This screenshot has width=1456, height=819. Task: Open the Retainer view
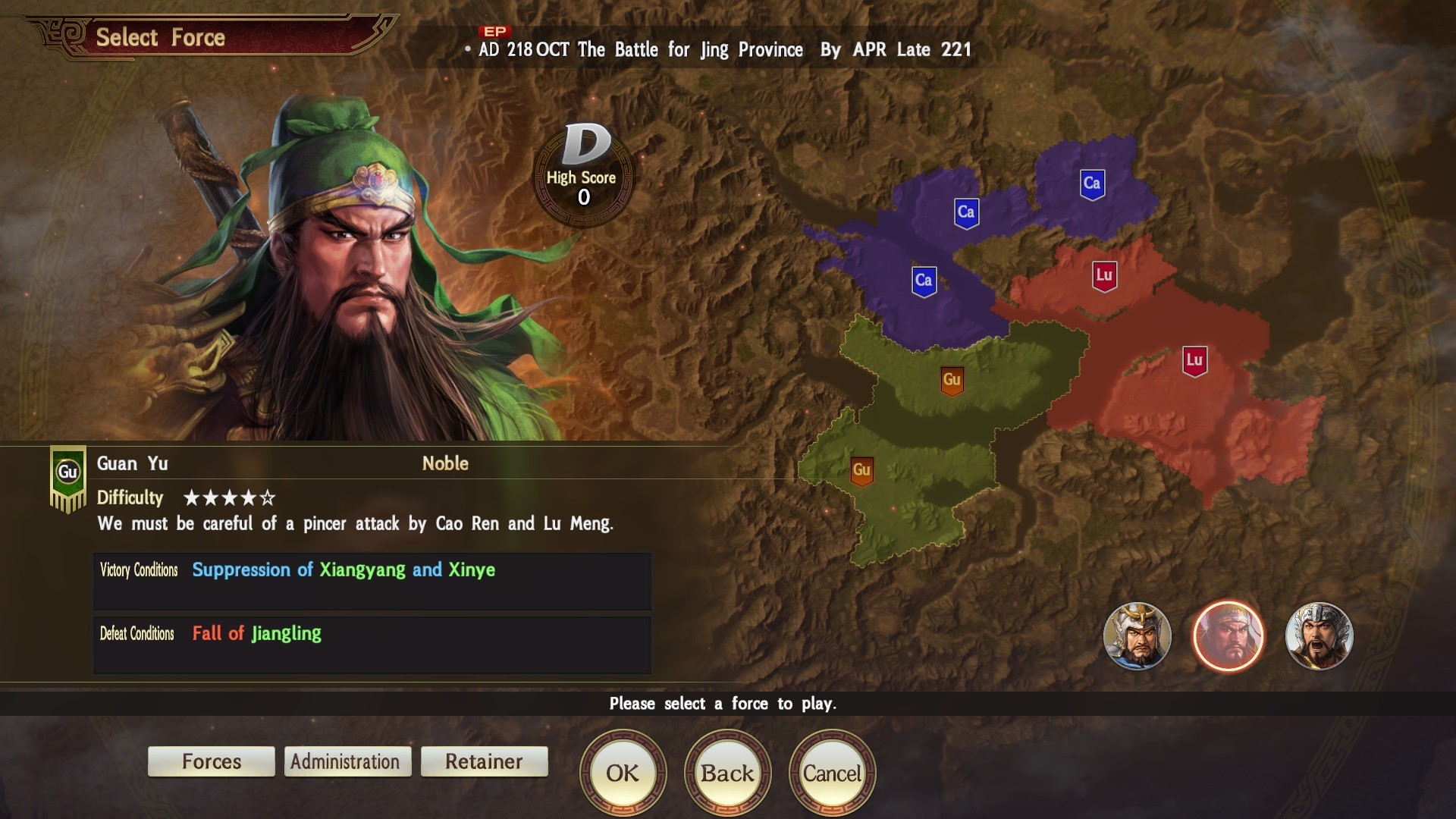[484, 761]
